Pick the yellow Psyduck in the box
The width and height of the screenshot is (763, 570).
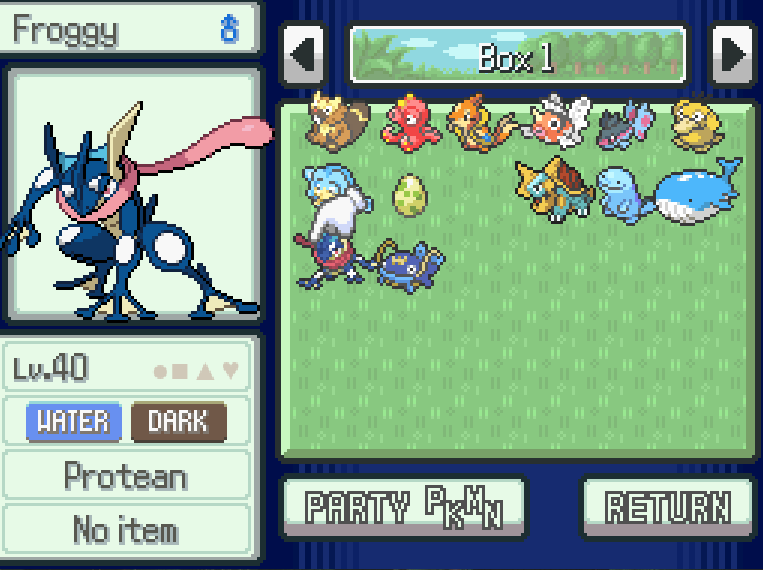(695, 123)
